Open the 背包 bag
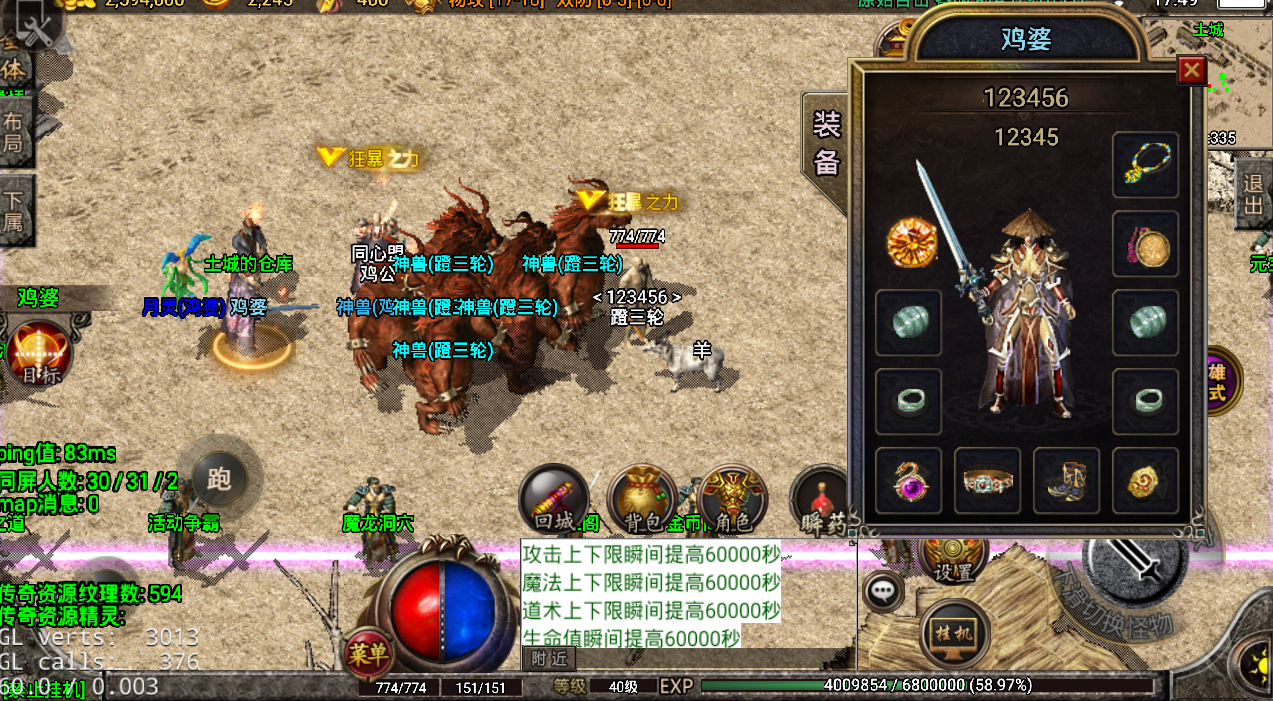Screen dimensions: 1273x701 click(641, 497)
